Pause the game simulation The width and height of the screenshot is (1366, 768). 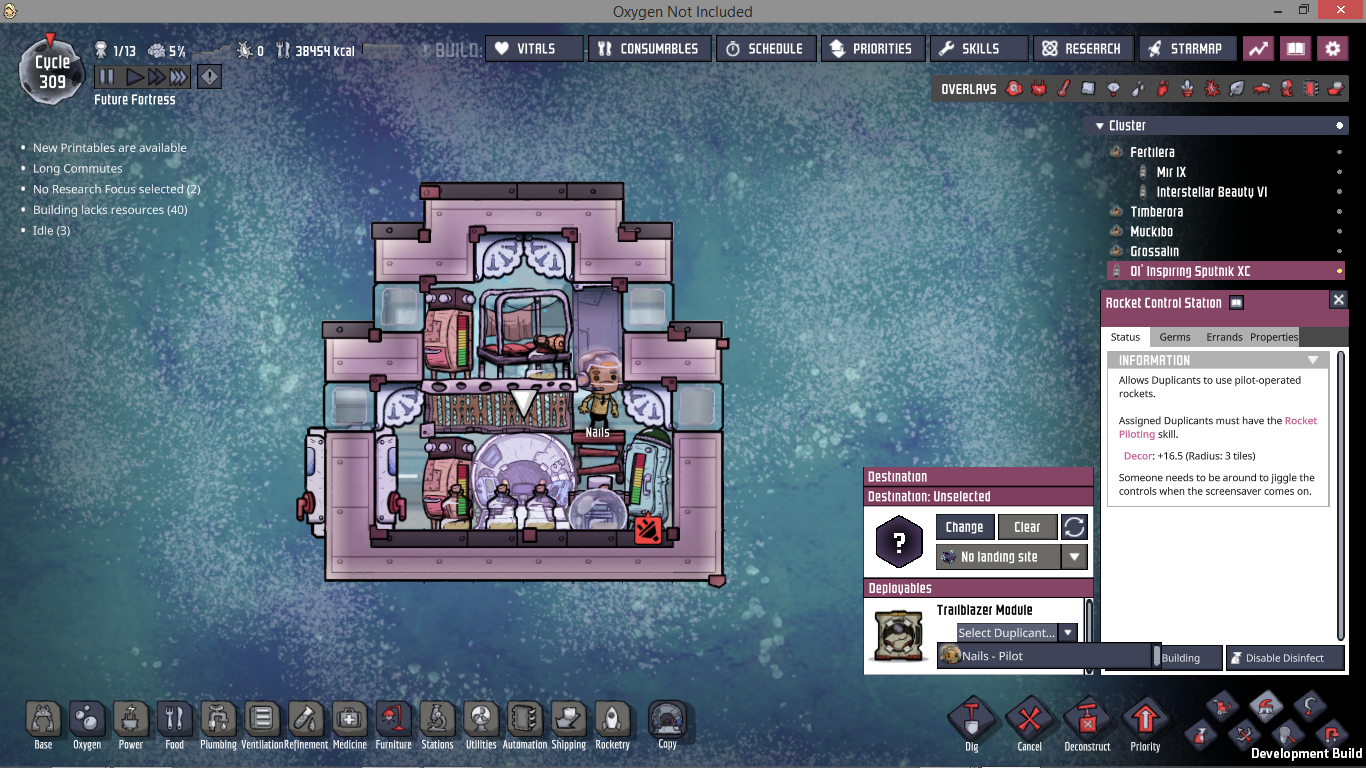click(x=106, y=77)
